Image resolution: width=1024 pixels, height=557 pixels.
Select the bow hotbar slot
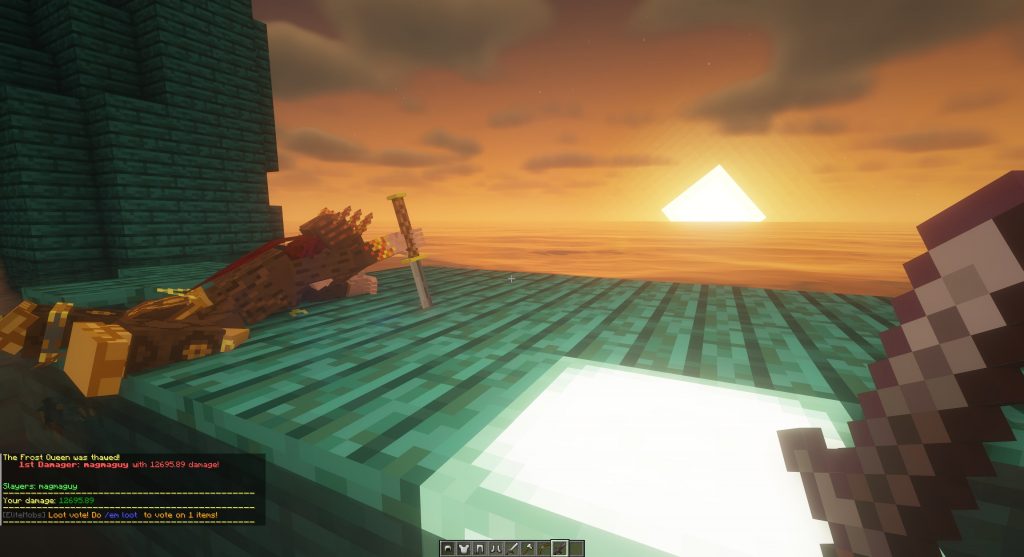pos(544,548)
